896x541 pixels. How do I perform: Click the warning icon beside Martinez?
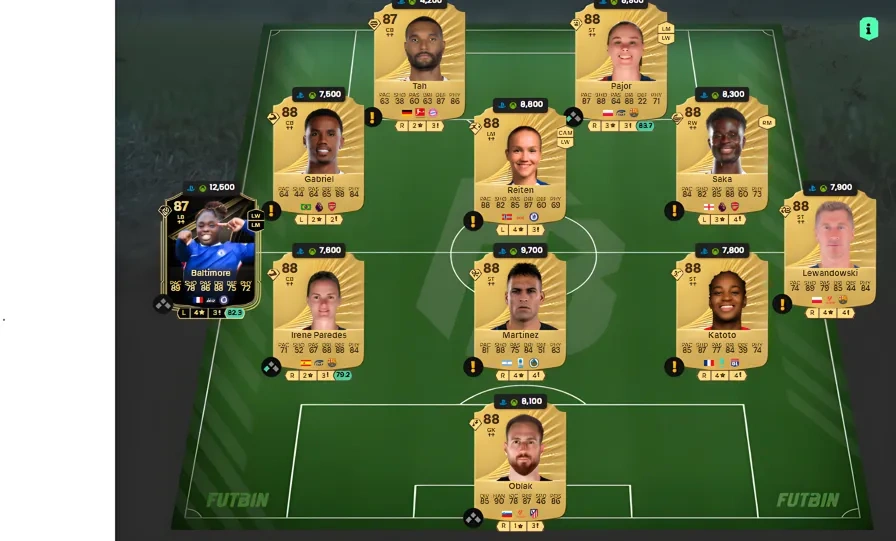[x=473, y=367]
